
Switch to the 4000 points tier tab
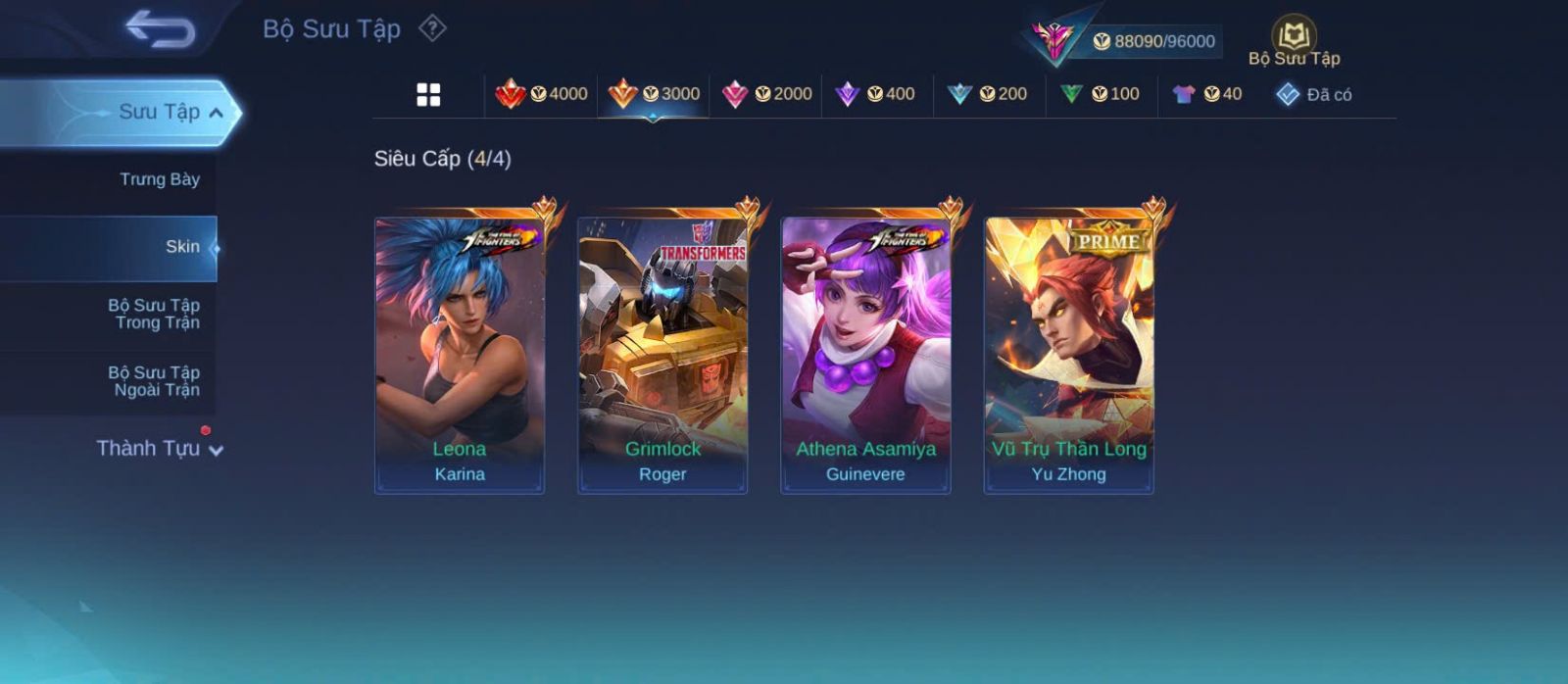(541, 94)
